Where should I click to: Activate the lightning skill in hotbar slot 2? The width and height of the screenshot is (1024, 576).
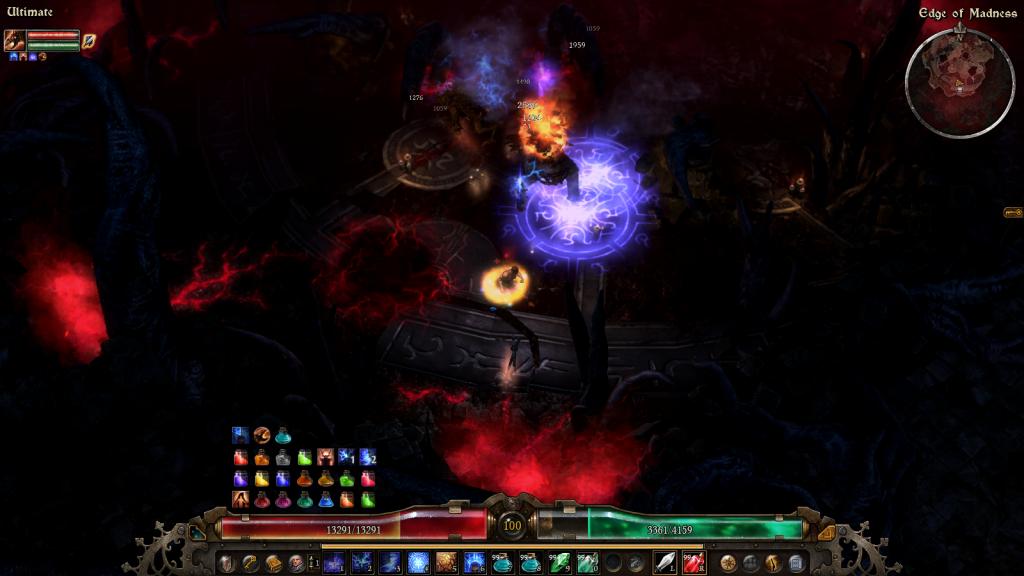pos(364,563)
